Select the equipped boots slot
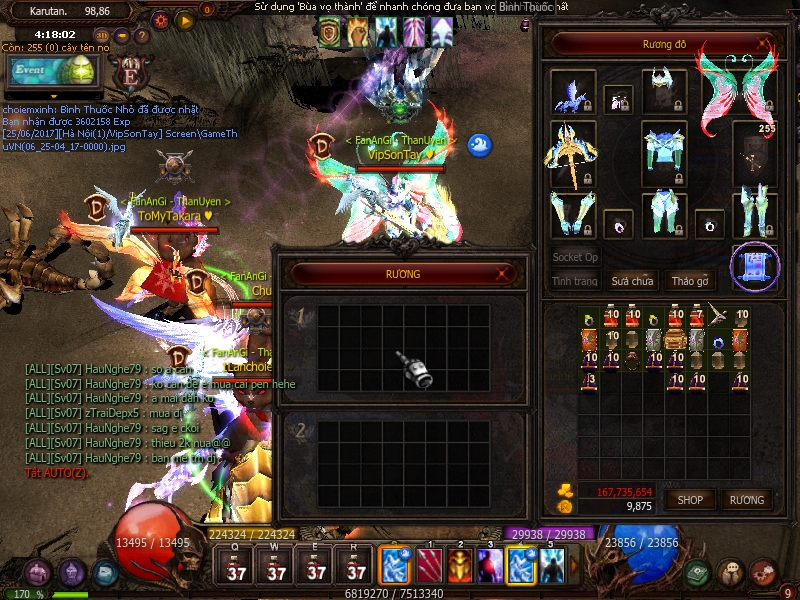This screenshot has width=800, height=600. pos(753,213)
